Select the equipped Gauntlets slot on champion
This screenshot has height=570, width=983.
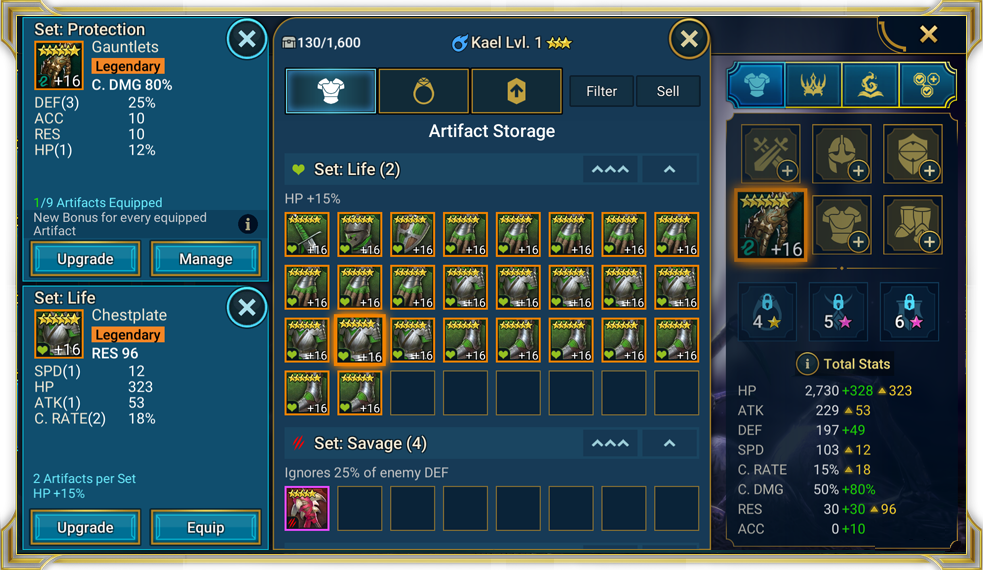pyautogui.click(x=770, y=225)
